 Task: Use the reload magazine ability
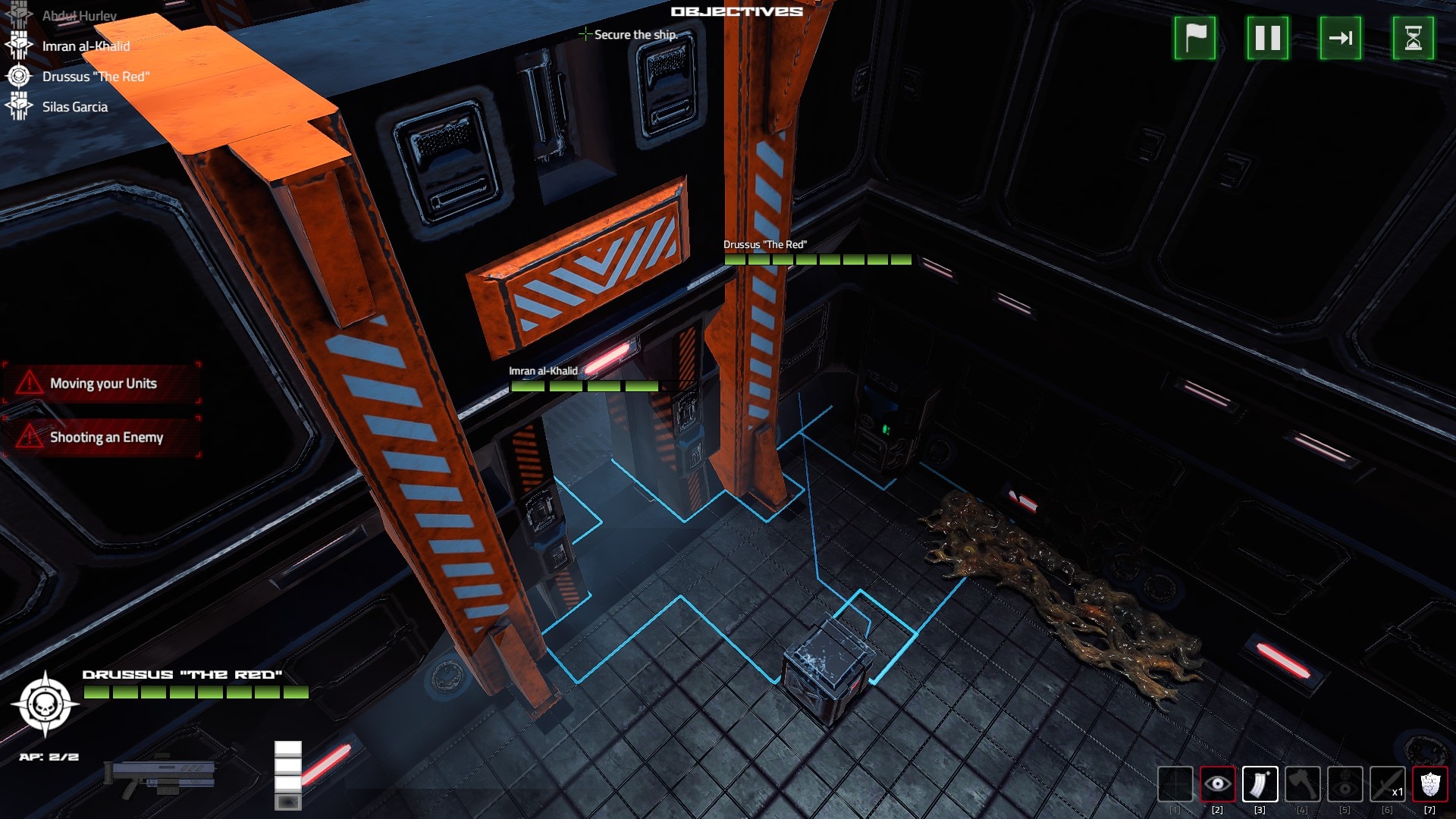pos(1260,784)
